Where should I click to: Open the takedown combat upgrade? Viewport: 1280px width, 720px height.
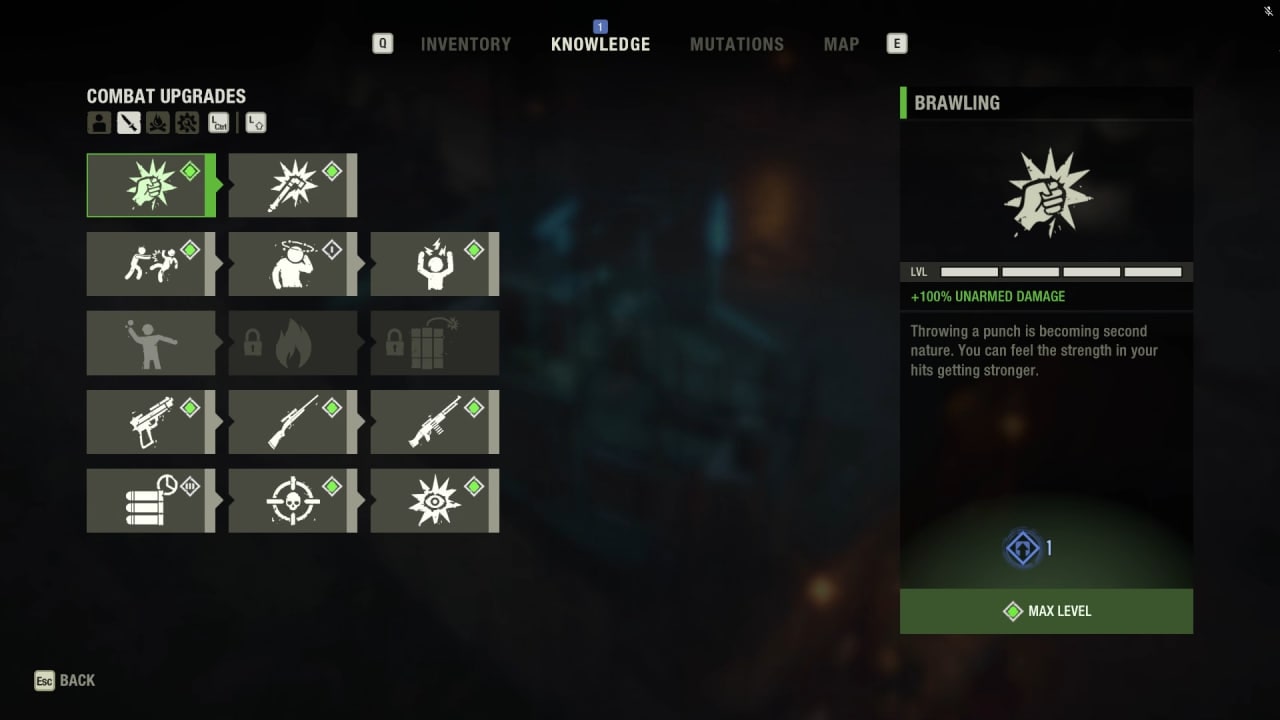coord(151,264)
